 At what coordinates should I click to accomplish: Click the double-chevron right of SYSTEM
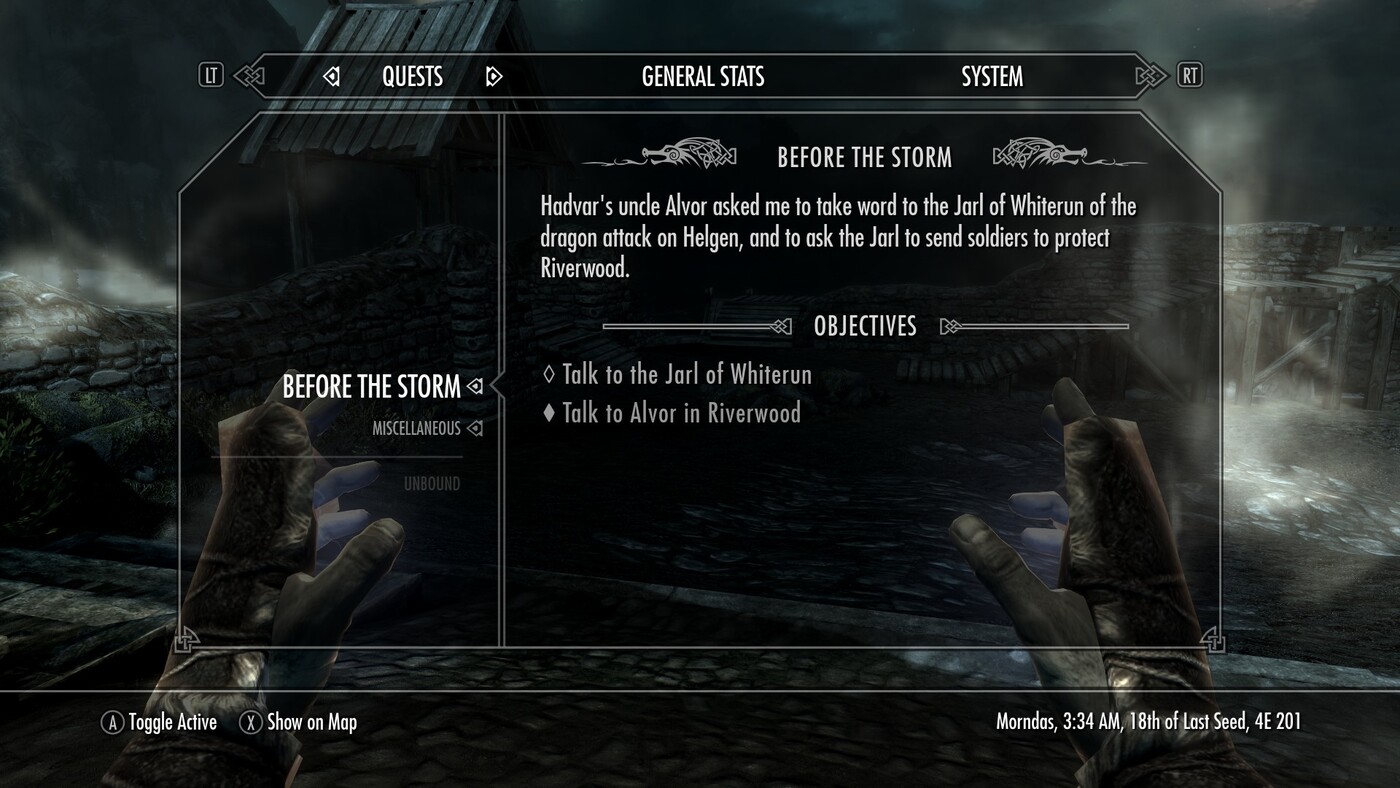1148,75
